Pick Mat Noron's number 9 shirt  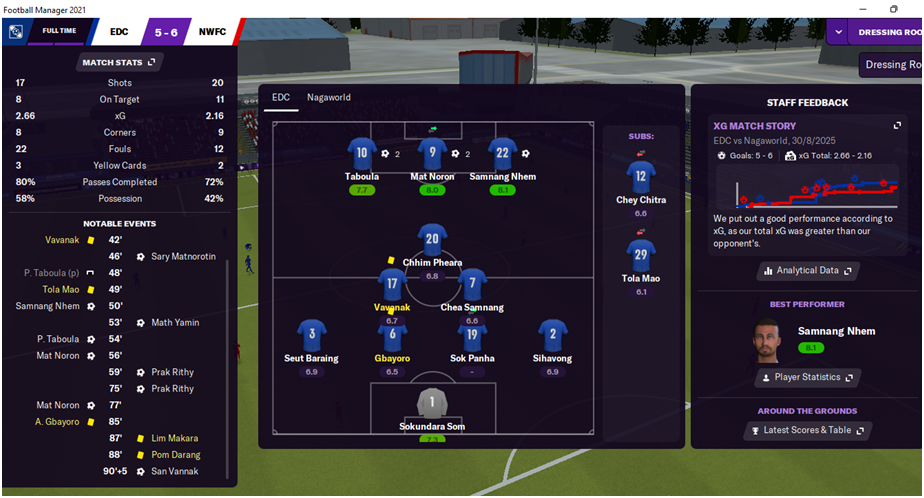[431, 153]
